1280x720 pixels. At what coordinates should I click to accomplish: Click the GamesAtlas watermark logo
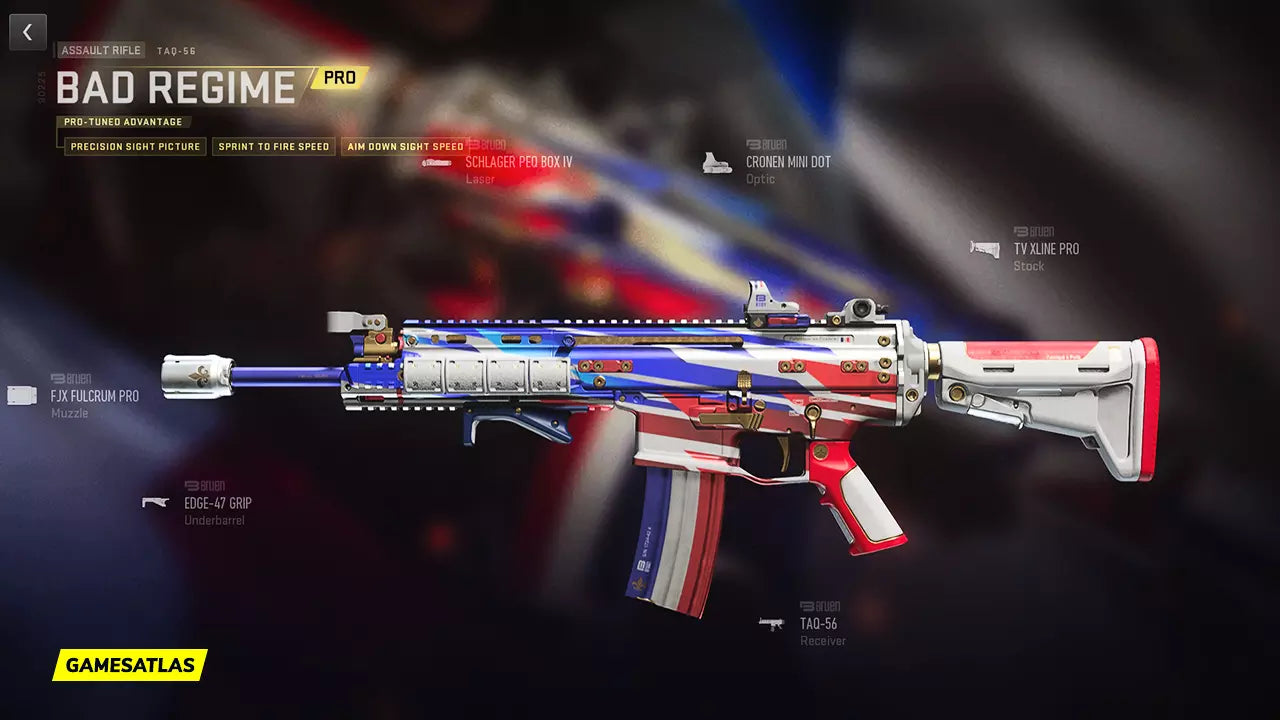[130, 665]
